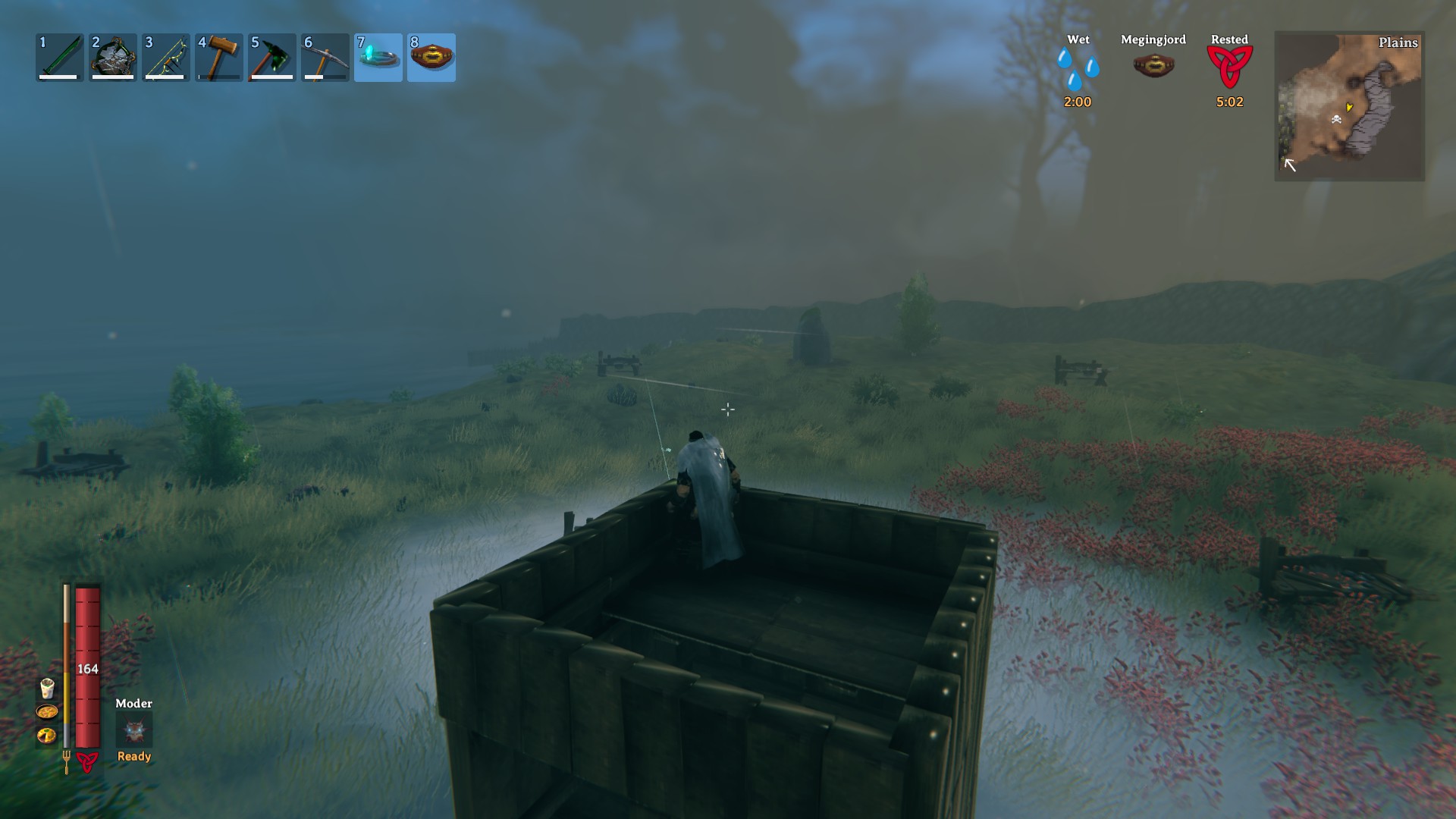
Task: Click the wrap food icon
Action: (x=47, y=689)
